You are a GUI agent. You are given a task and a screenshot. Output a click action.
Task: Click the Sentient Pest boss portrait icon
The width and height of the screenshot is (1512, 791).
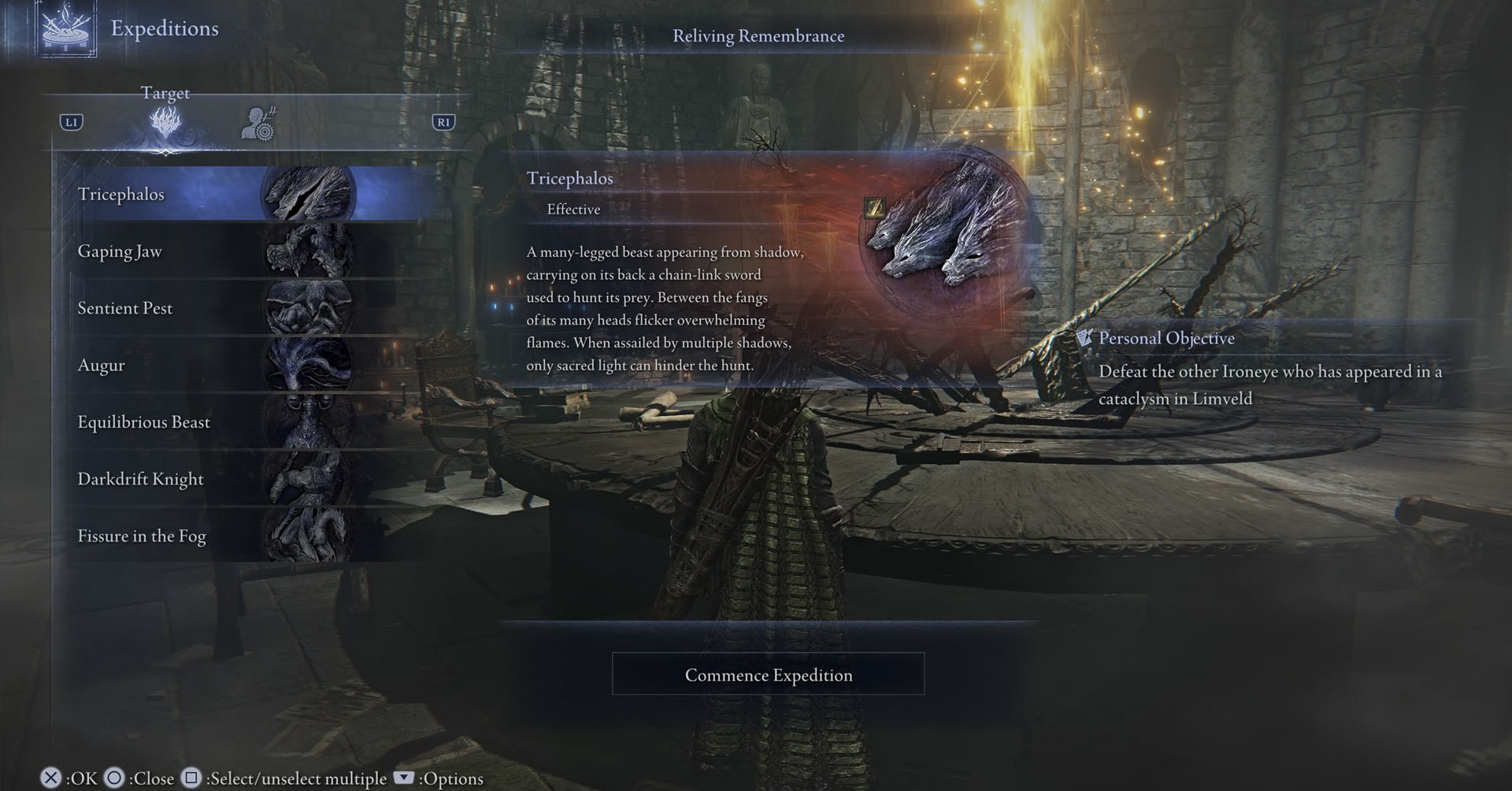coord(307,308)
